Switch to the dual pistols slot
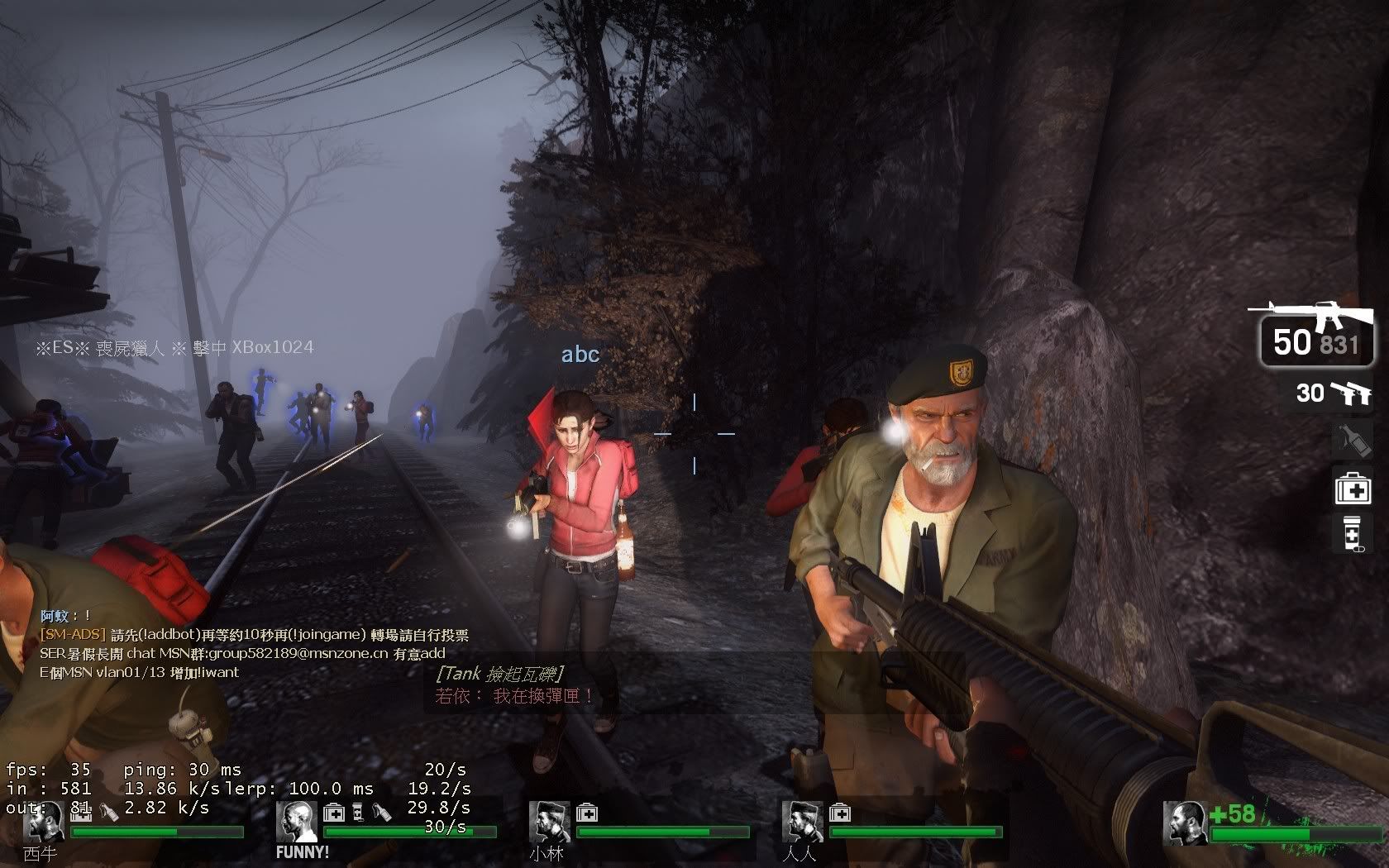1389x868 pixels. pyautogui.click(x=1333, y=393)
